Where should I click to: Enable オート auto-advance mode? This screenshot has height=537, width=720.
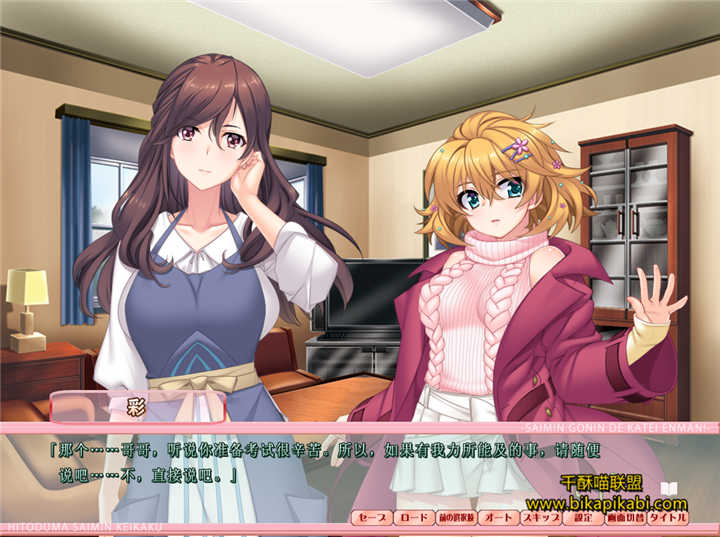(x=497, y=518)
